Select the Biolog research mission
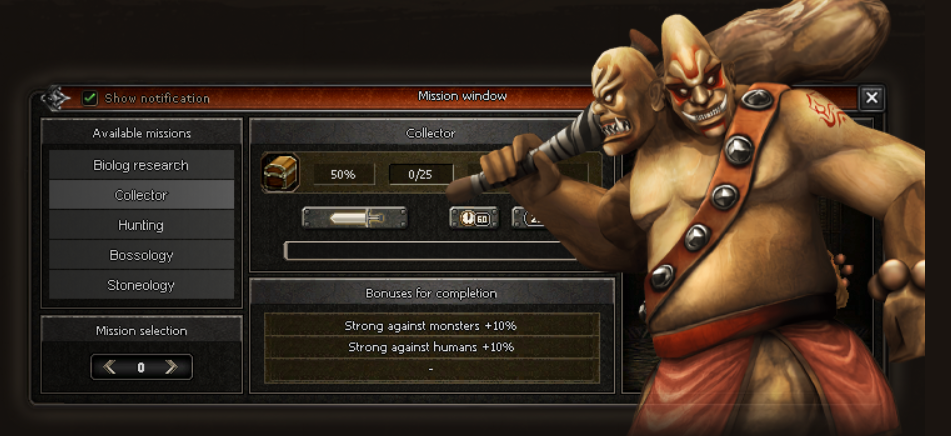 pos(141,165)
